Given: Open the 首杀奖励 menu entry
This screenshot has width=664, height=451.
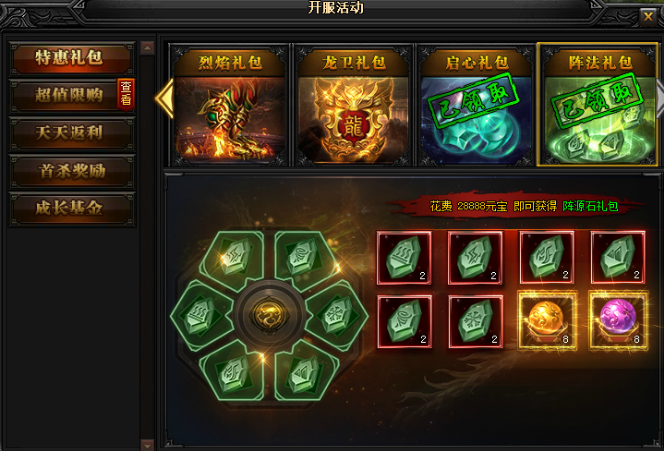Looking at the screenshot, I should point(71,171).
